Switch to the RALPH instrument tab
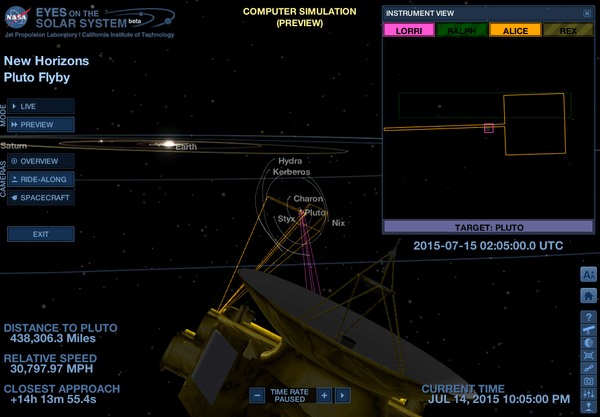 (x=462, y=30)
